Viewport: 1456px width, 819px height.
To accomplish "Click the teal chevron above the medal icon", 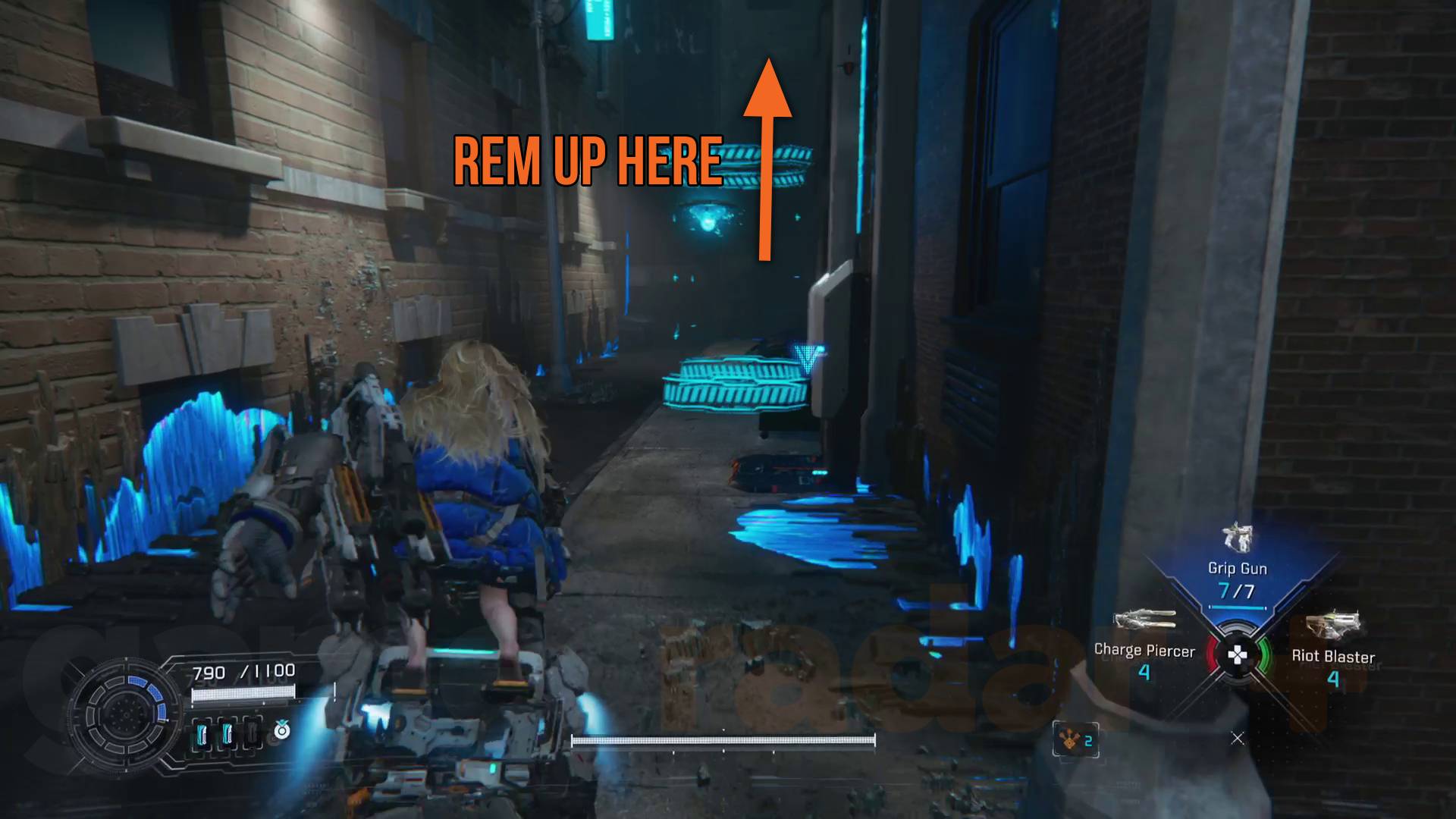I will pos(282,721).
